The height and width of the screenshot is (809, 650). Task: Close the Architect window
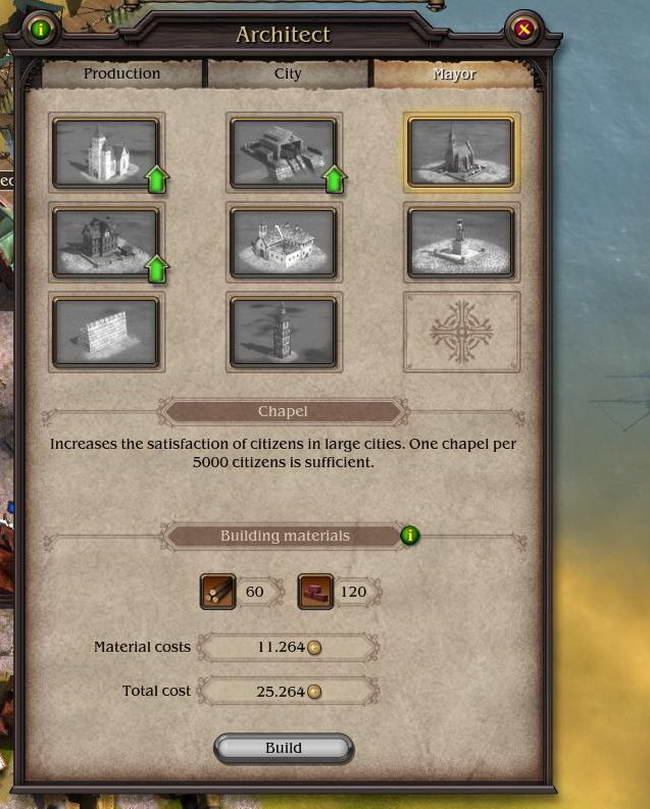tap(522, 30)
